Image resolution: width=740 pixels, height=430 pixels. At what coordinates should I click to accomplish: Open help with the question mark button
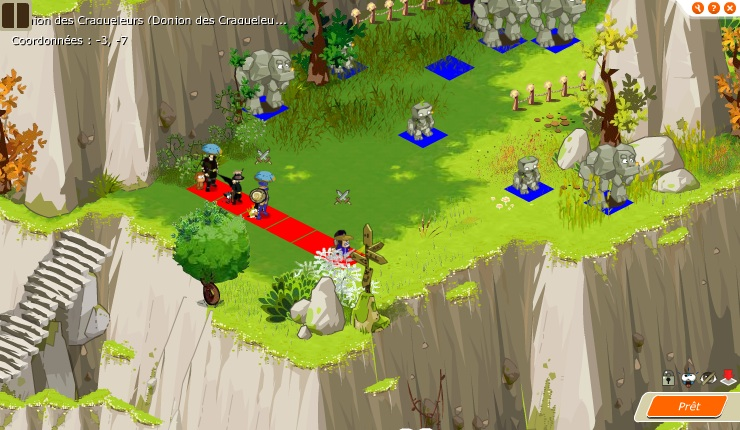714,8
